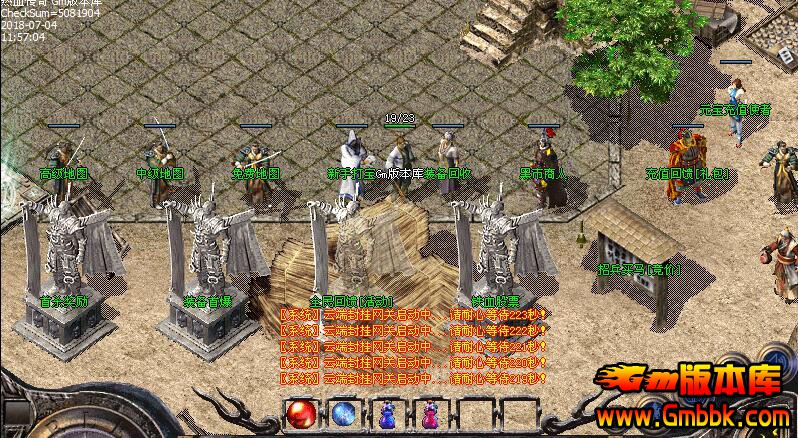Select the blue potion bottle slot
This screenshot has width=798, height=438.
(387, 414)
